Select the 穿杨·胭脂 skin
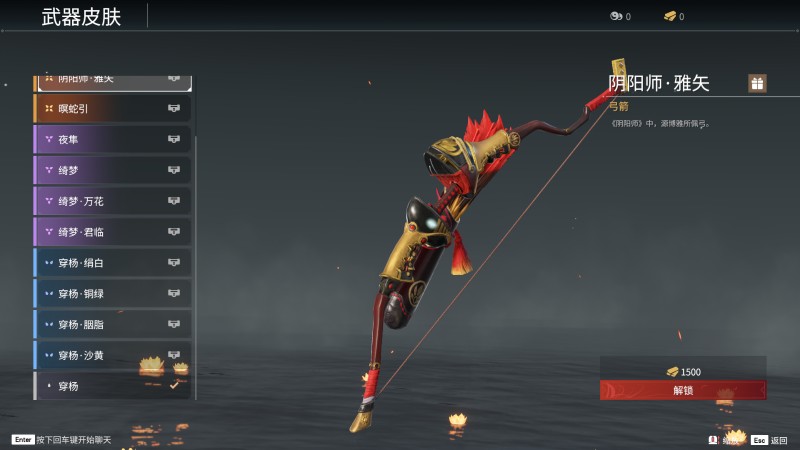 point(112,325)
